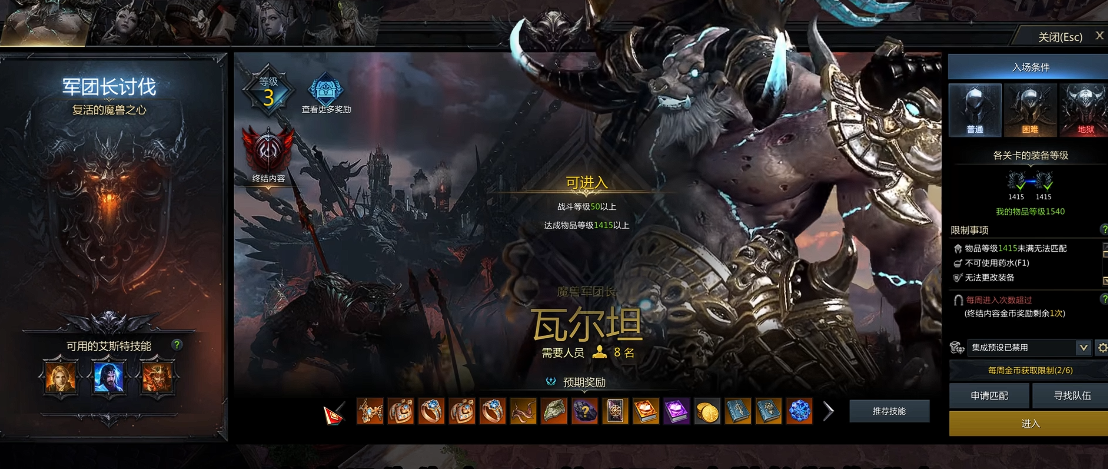
Task: Click the gold 进入 enter button
Action: (1029, 424)
